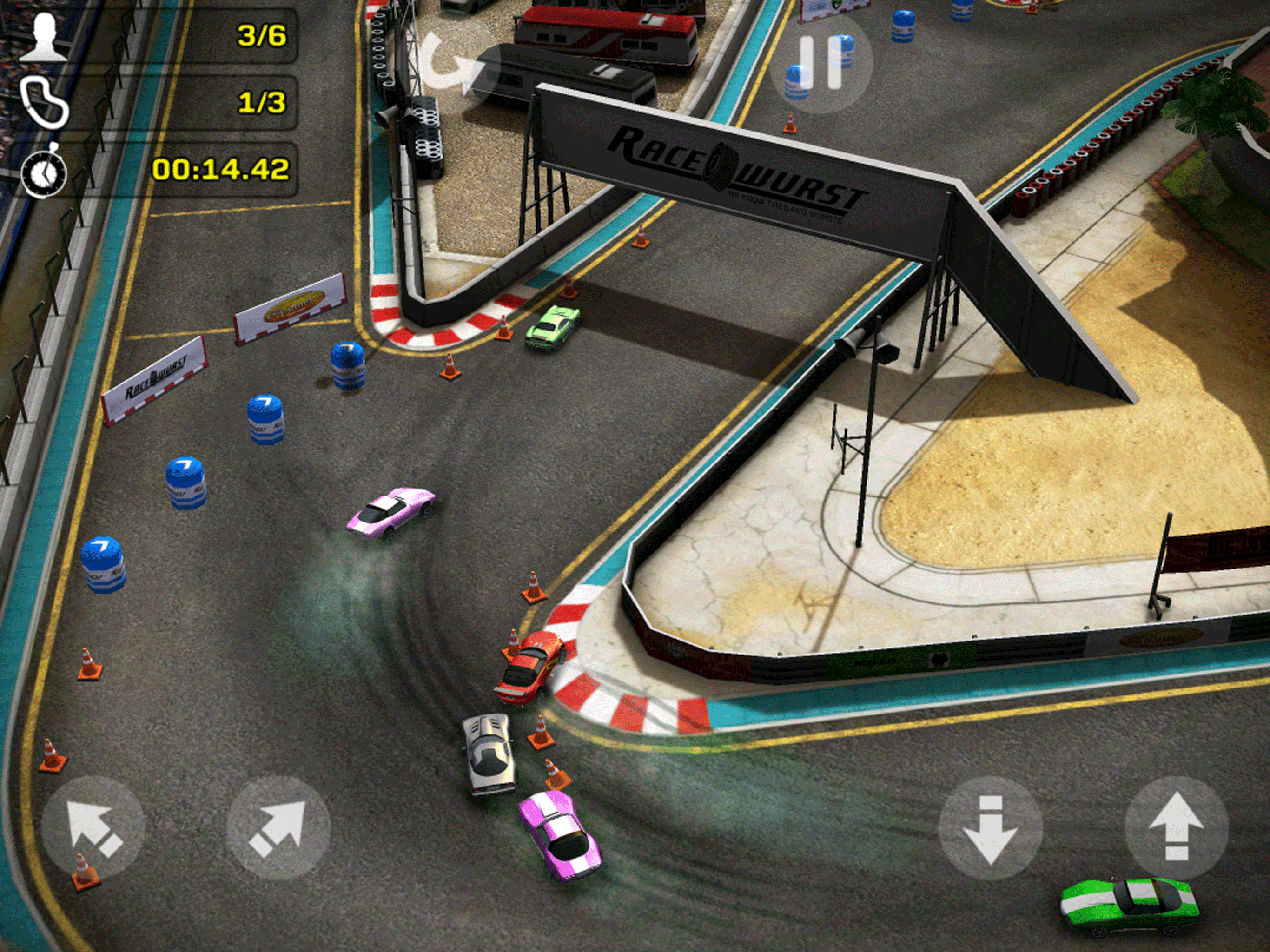Accelerate with the up arrow button
Screen dimensions: 1270x952
click(x=1176, y=827)
